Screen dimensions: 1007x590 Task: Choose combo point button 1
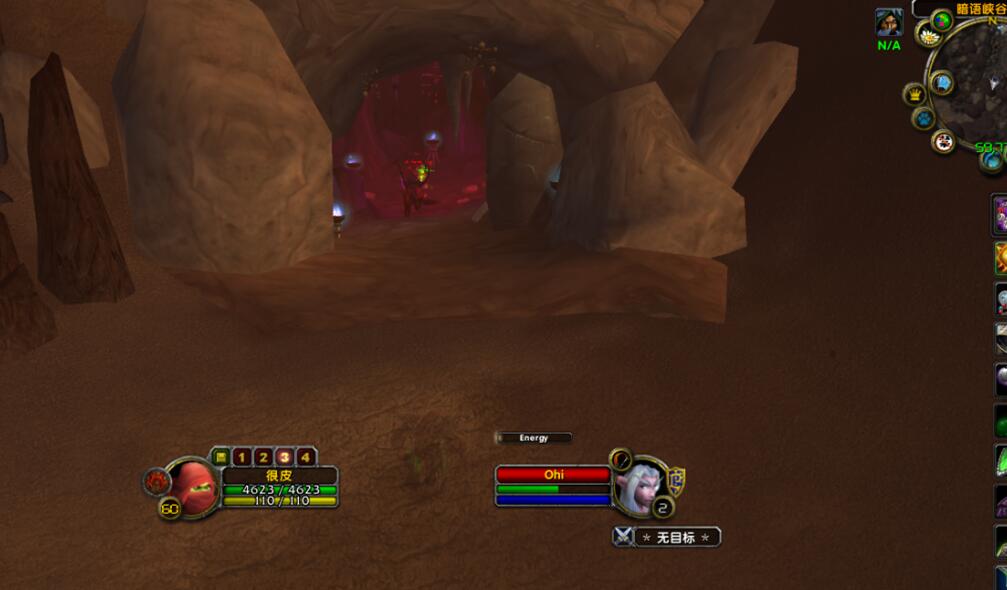242,457
